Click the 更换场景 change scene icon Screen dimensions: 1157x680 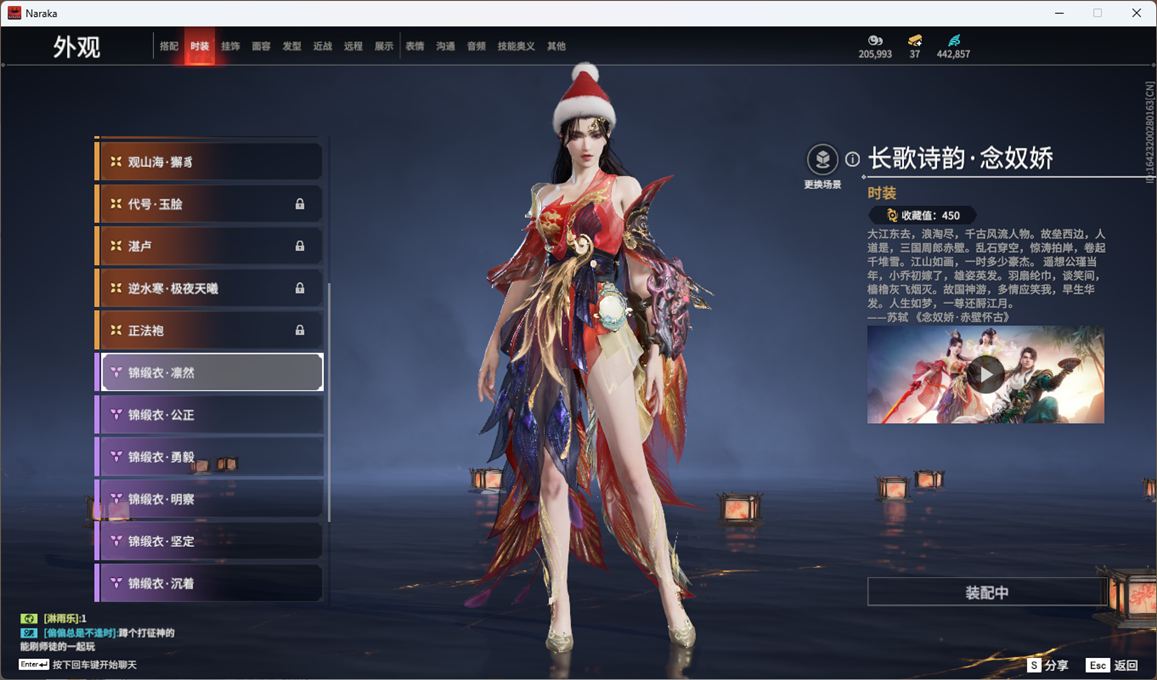tap(822, 160)
